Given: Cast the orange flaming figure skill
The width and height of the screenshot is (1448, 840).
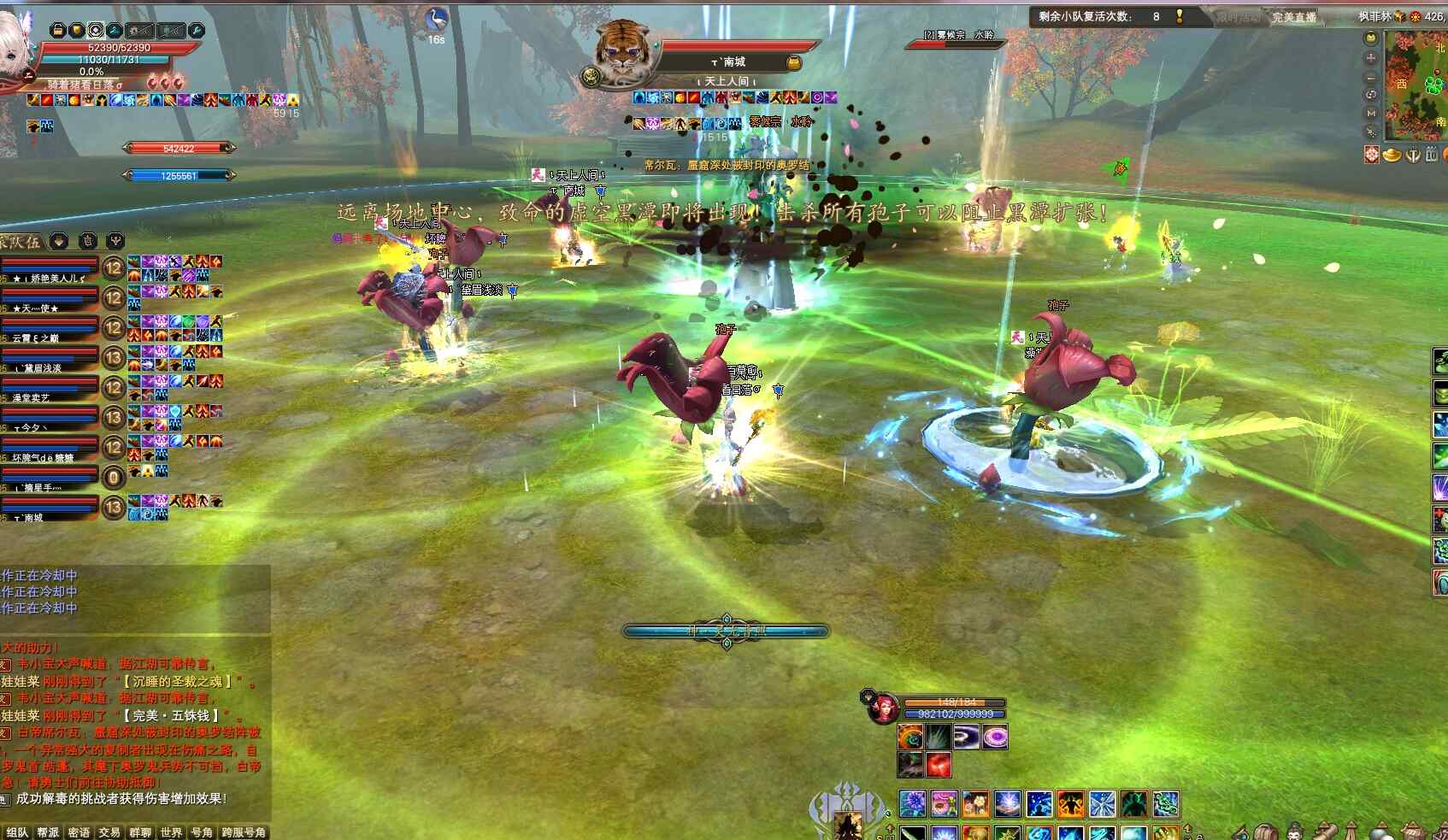Looking at the screenshot, I should [1070, 804].
